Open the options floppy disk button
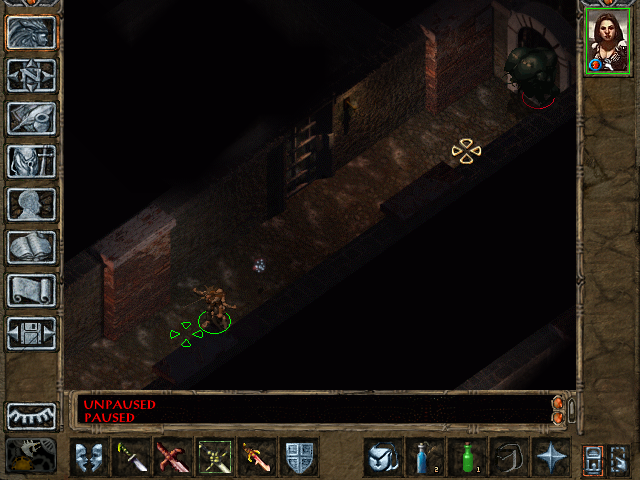Viewport: 640px width, 480px height. 31,333
